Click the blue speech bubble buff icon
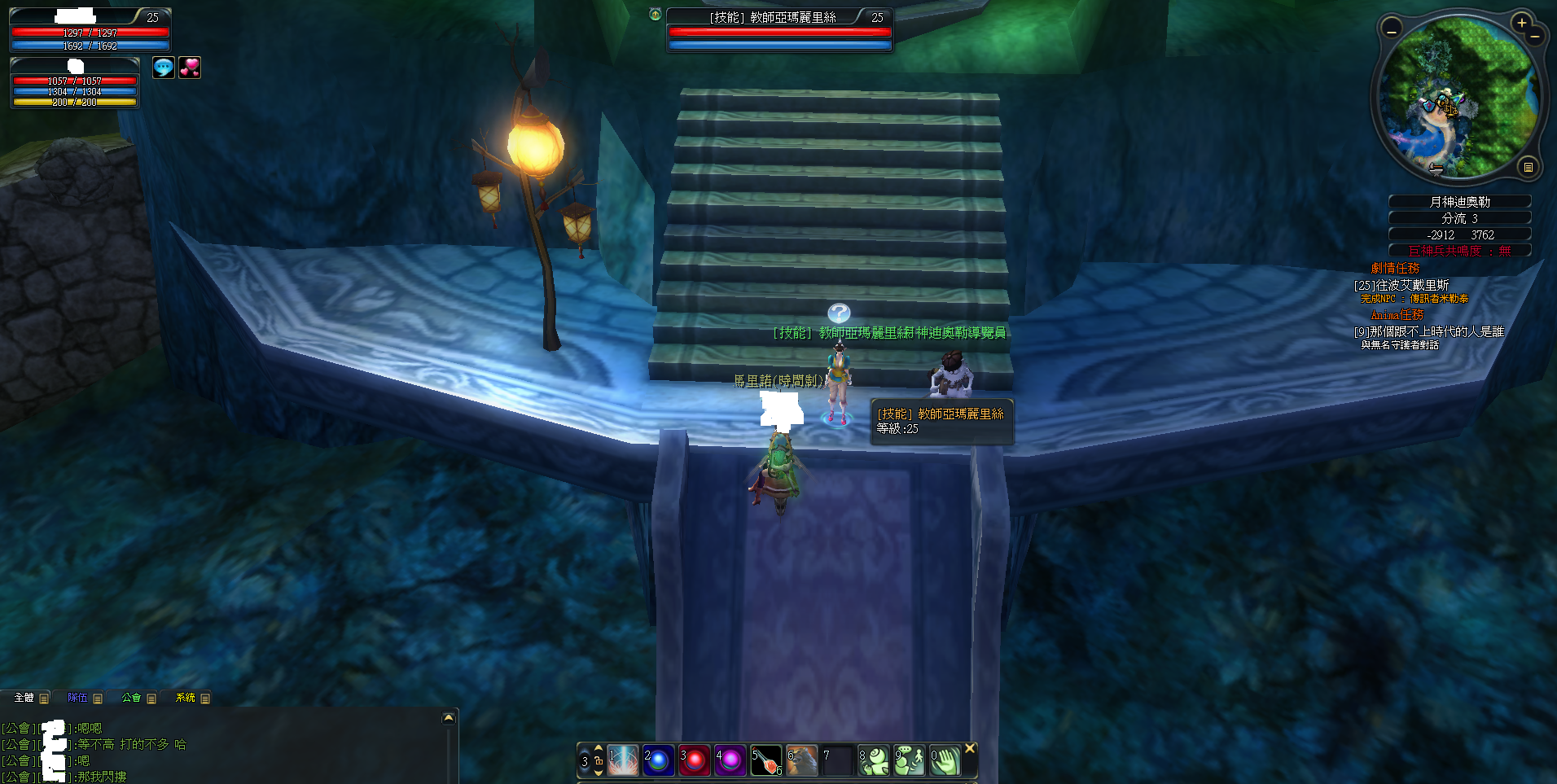Screen dimensions: 1557x784 (164, 68)
